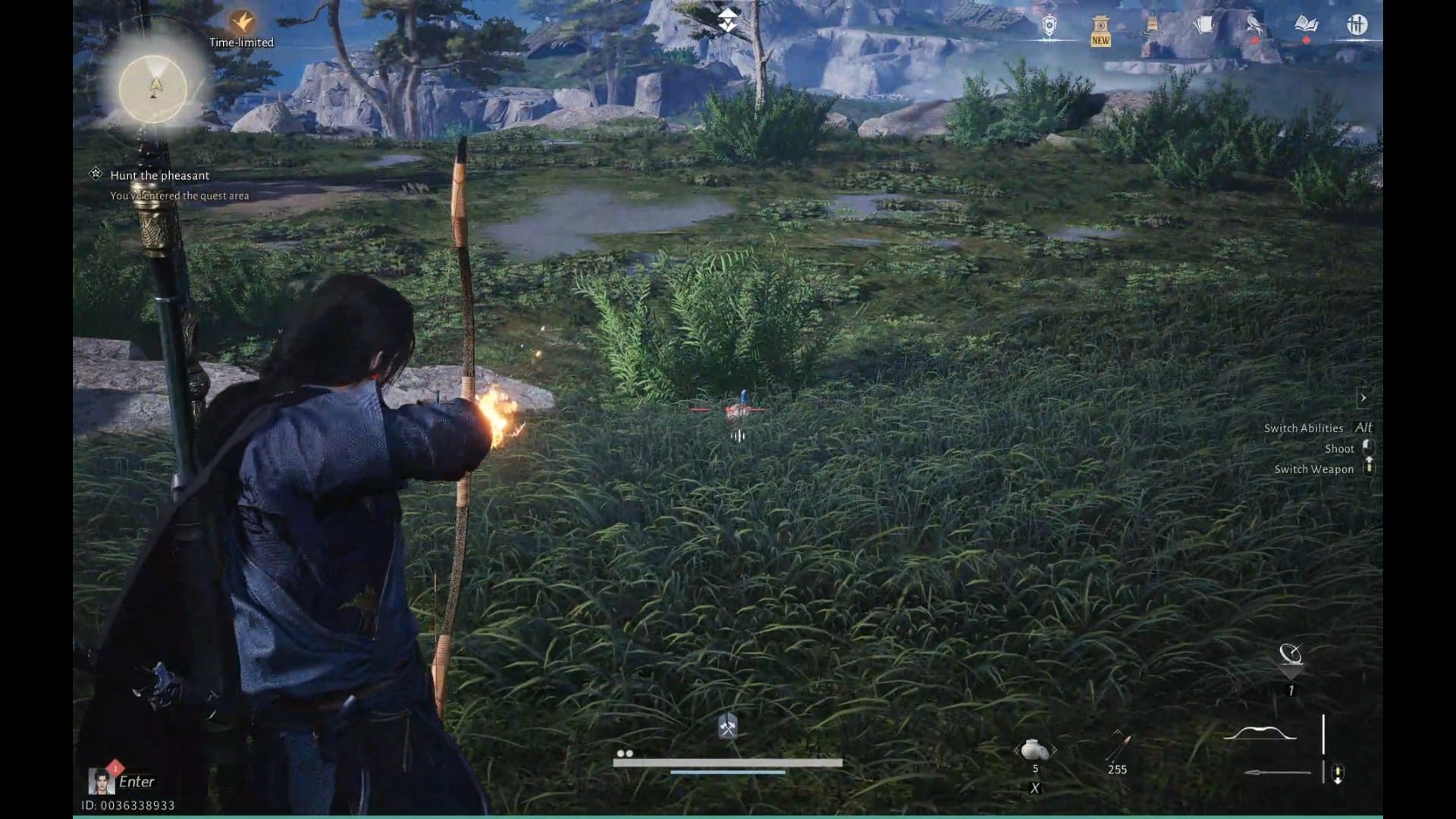The image size is (1456, 819).
Task: Open the stacked cards icon
Action: tap(1203, 27)
